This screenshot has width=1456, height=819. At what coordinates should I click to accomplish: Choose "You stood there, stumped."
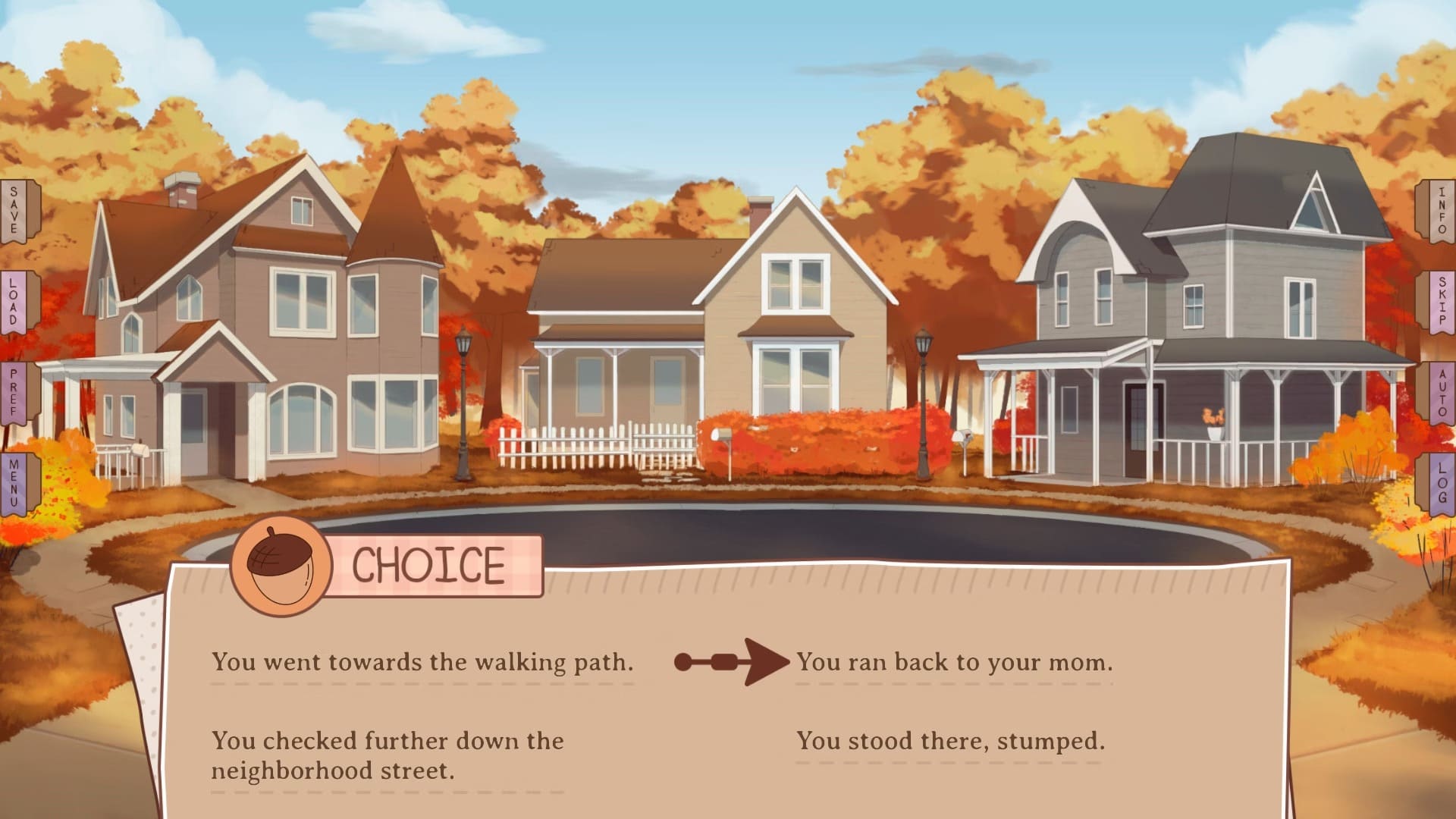[950, 740]
